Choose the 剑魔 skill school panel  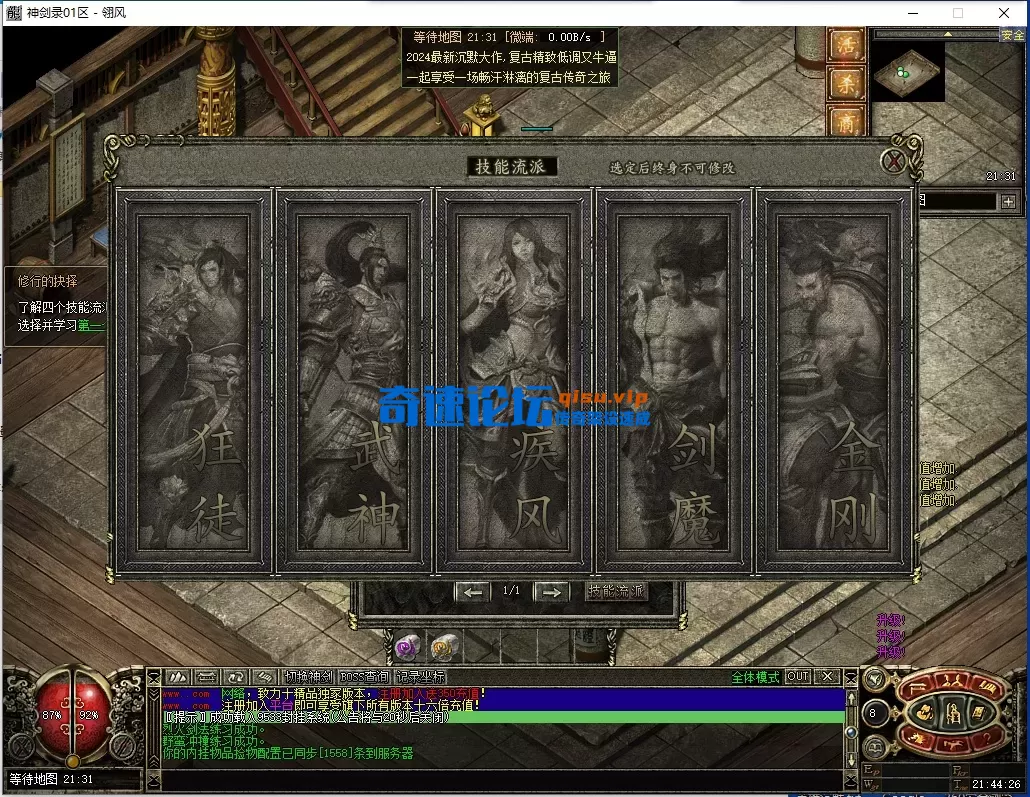tap(675, 381)
